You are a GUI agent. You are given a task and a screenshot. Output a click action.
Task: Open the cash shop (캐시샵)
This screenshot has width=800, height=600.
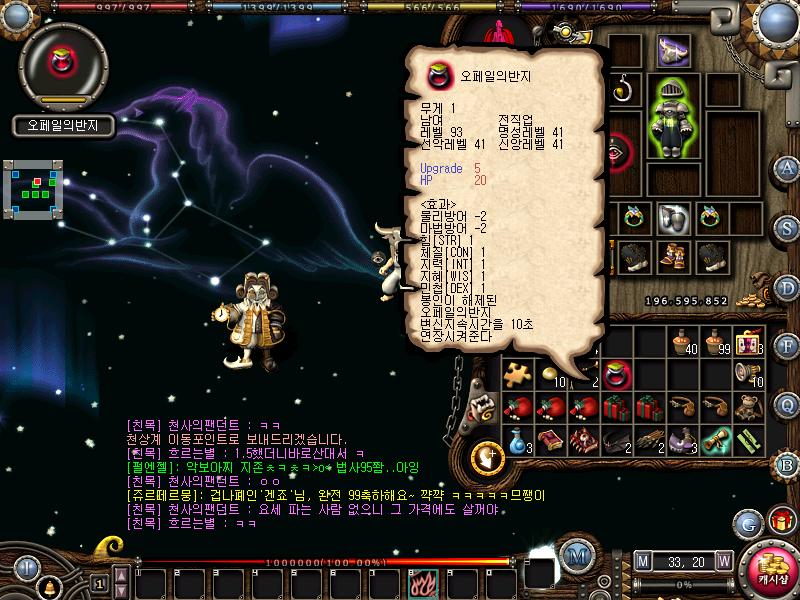tap(771, 569)
